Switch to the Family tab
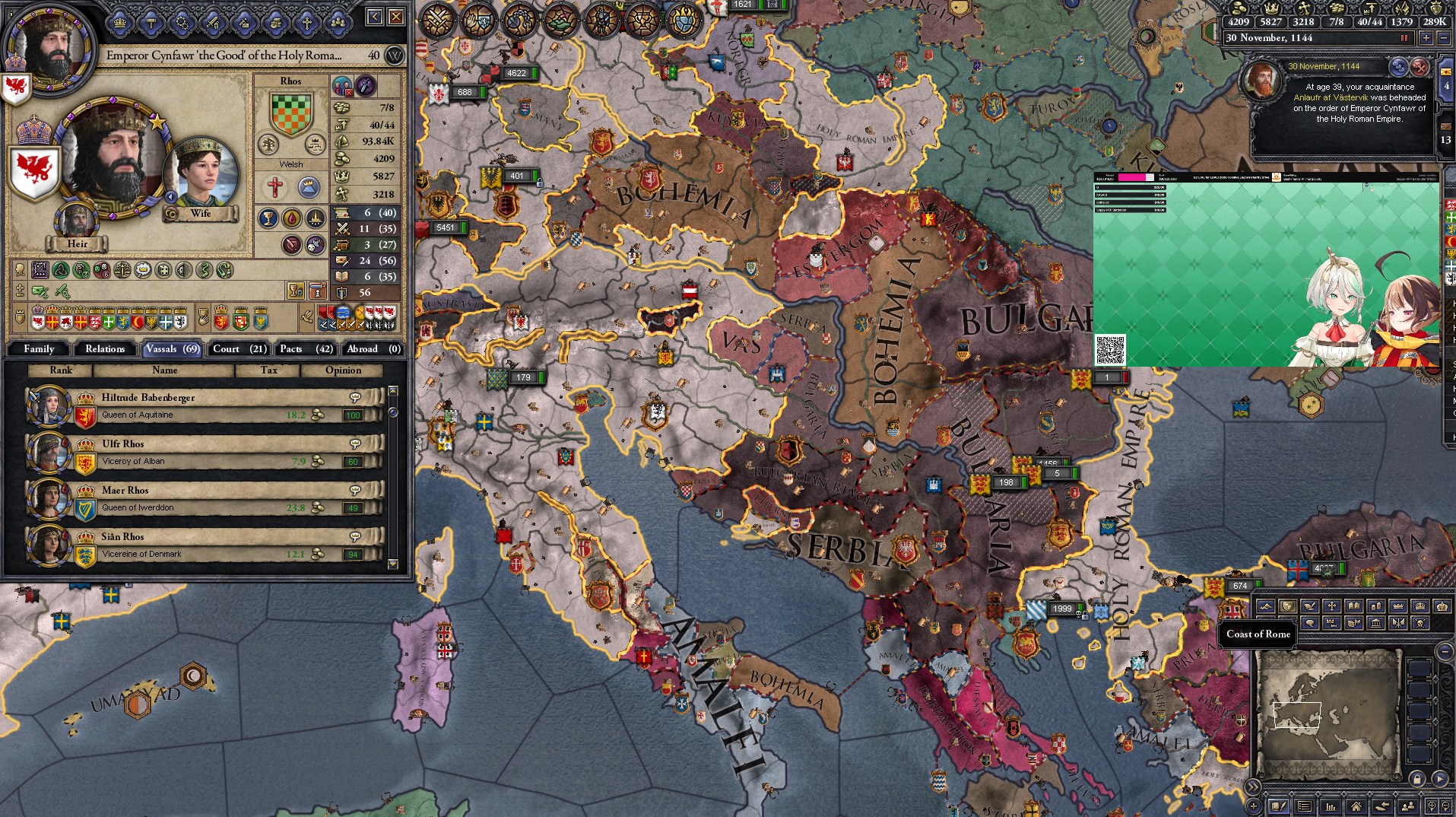1456x817 pixels. click(39, 349)
